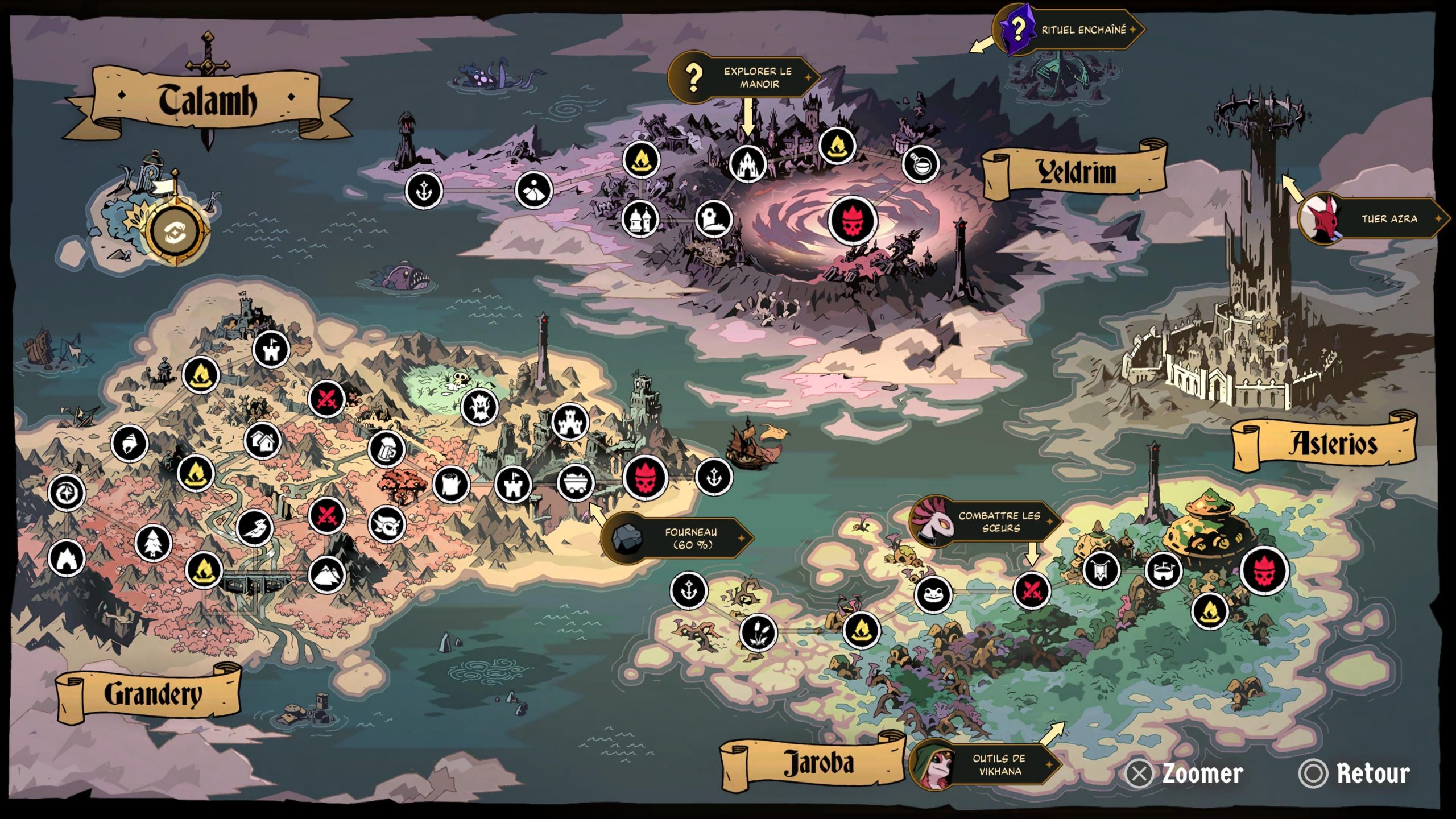Pick the tent camp marker in Yeldrim

point(533,190)
